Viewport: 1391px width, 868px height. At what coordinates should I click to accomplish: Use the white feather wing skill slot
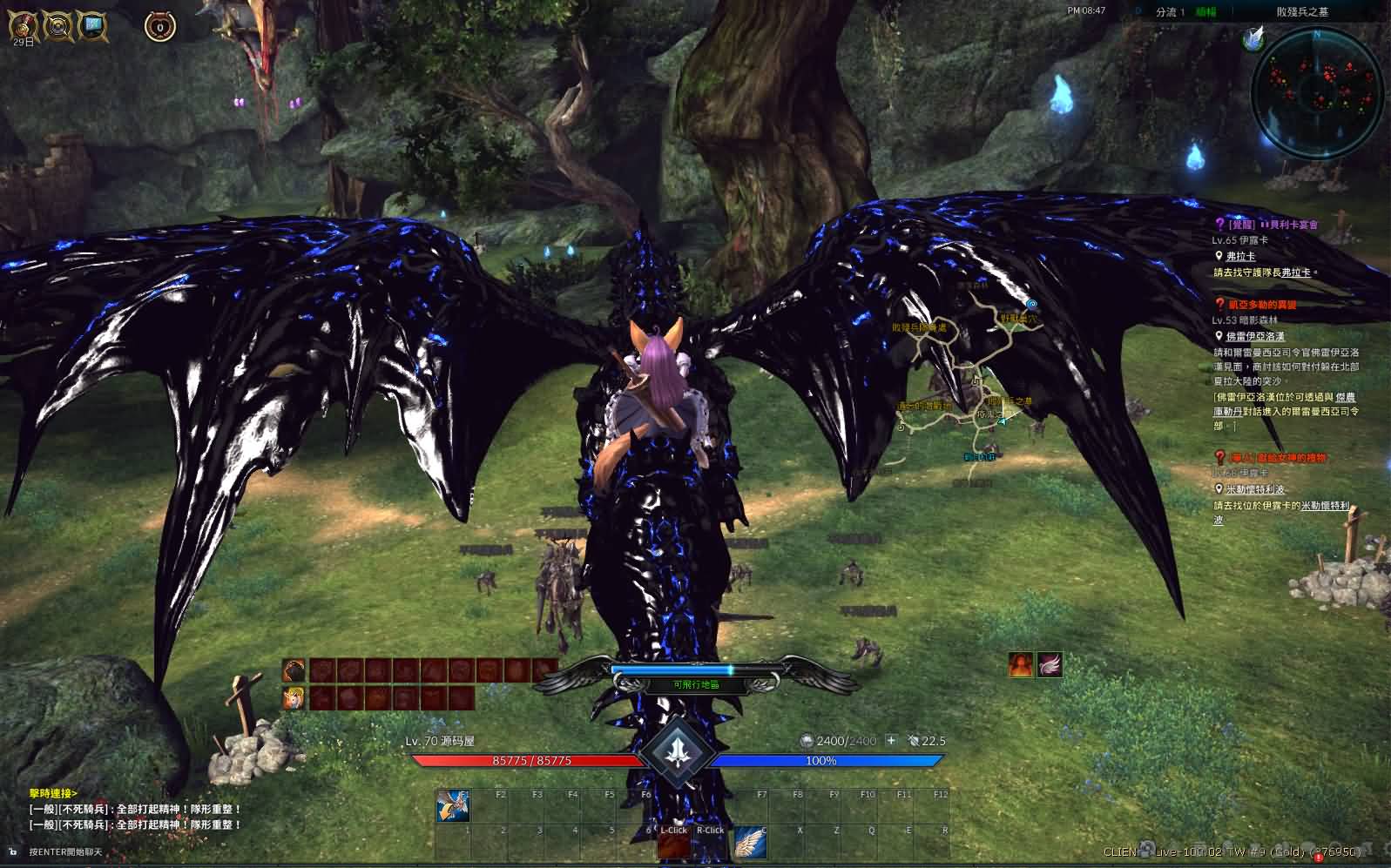tap(748, 842)
